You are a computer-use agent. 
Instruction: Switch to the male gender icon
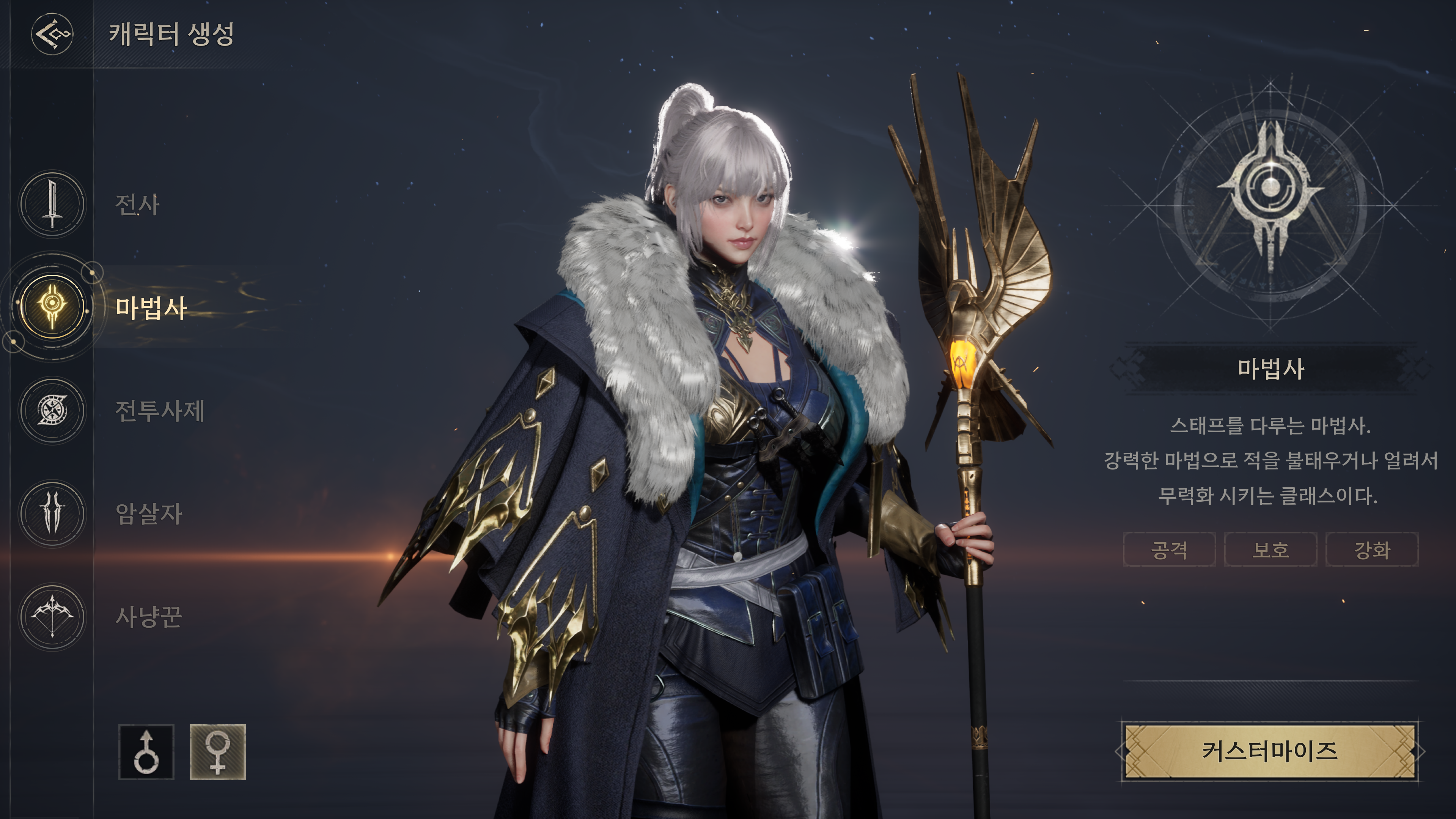pos(146,752)
